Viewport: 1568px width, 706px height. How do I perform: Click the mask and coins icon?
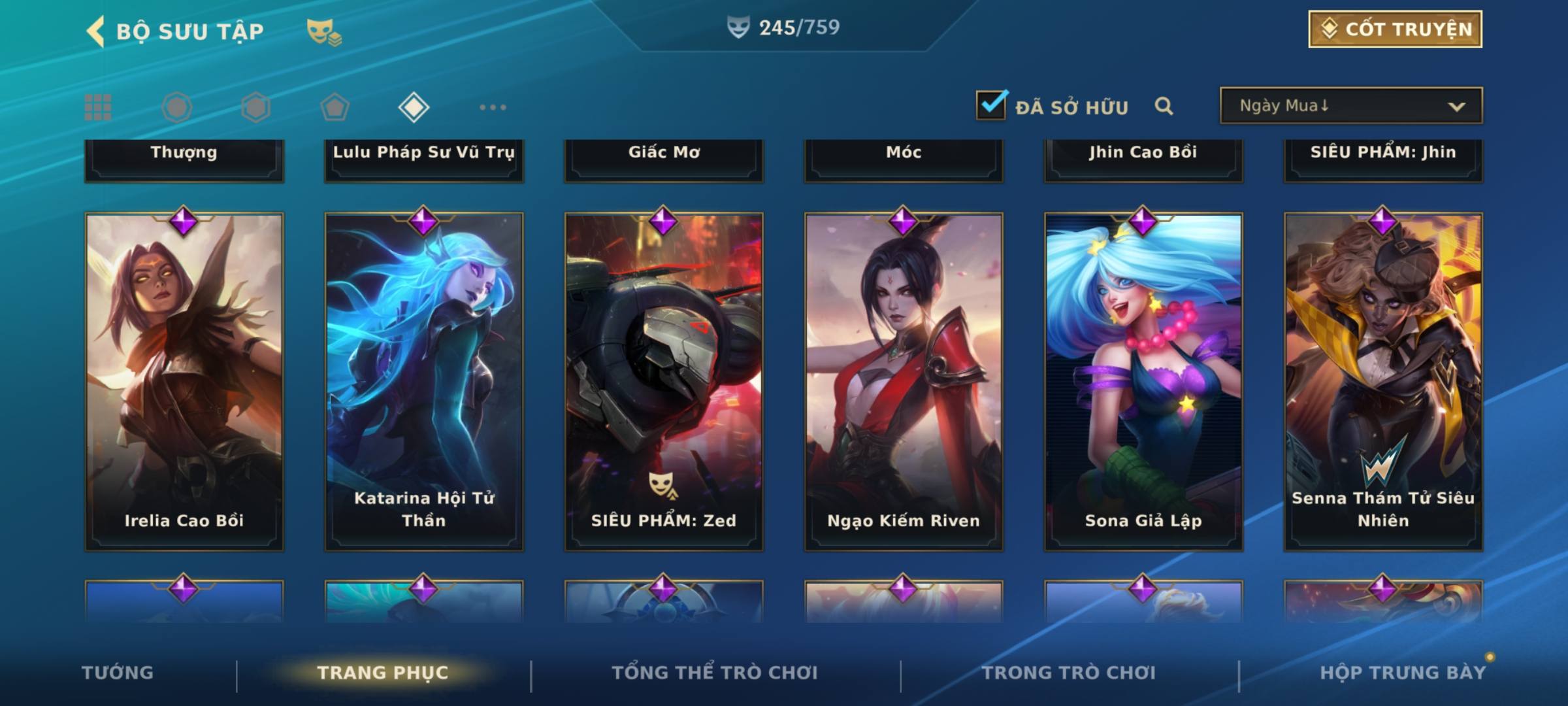coord(324,32)
